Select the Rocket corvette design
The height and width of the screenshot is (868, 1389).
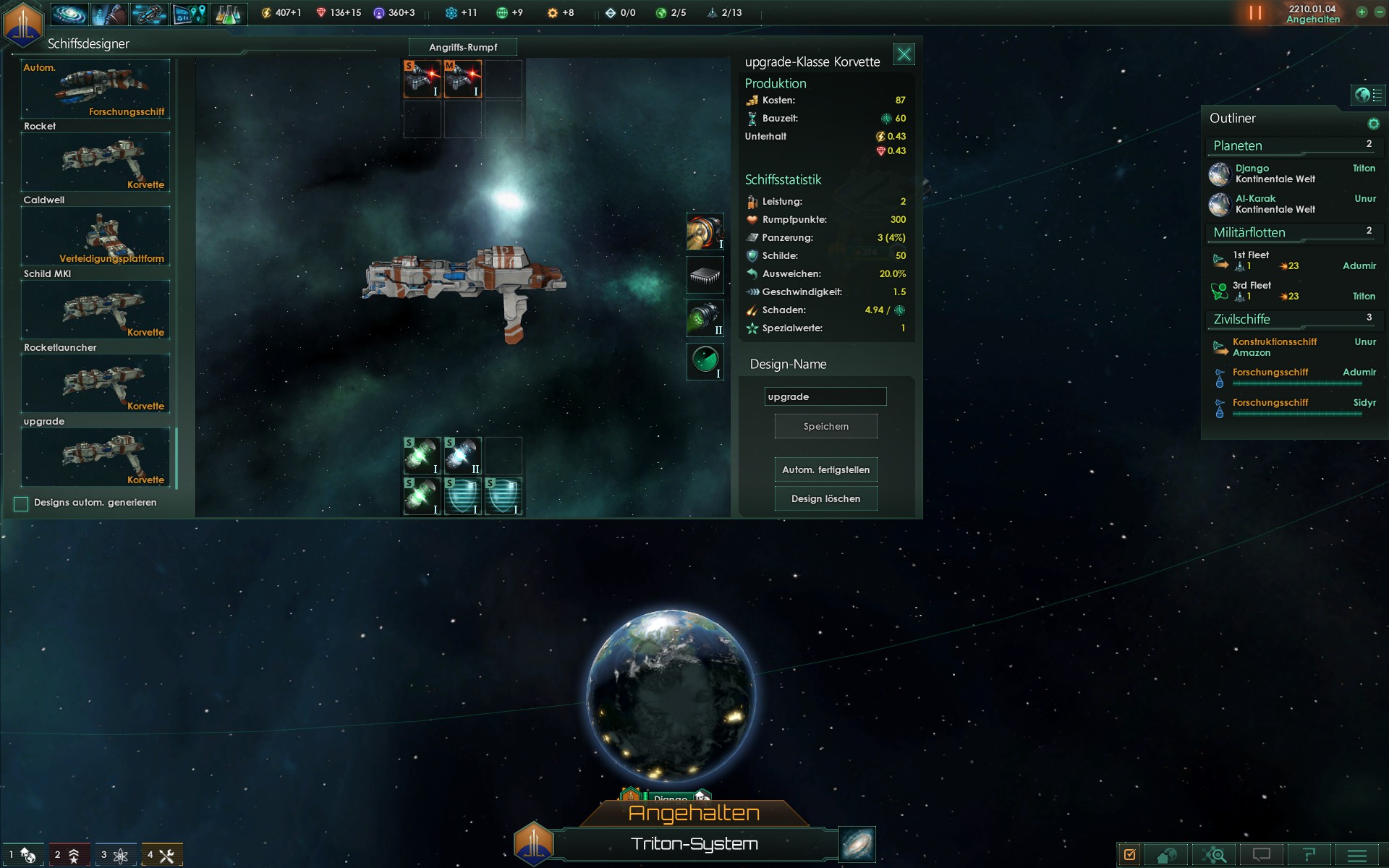(95, 162)
